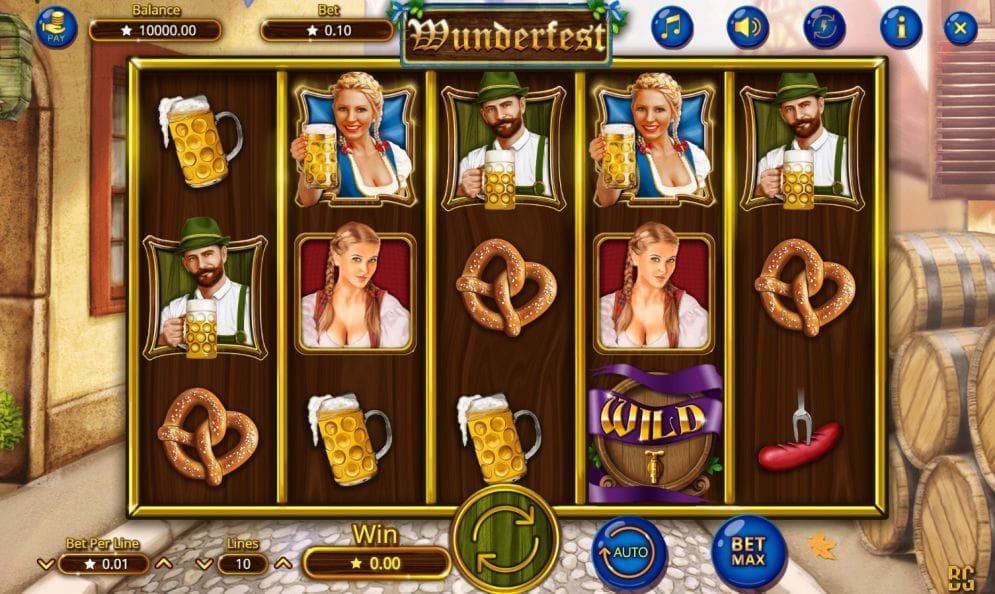Screen dimensions: 995x594
Task: Toggle sound effects with the speaker icon
Action: pos(747,27)
